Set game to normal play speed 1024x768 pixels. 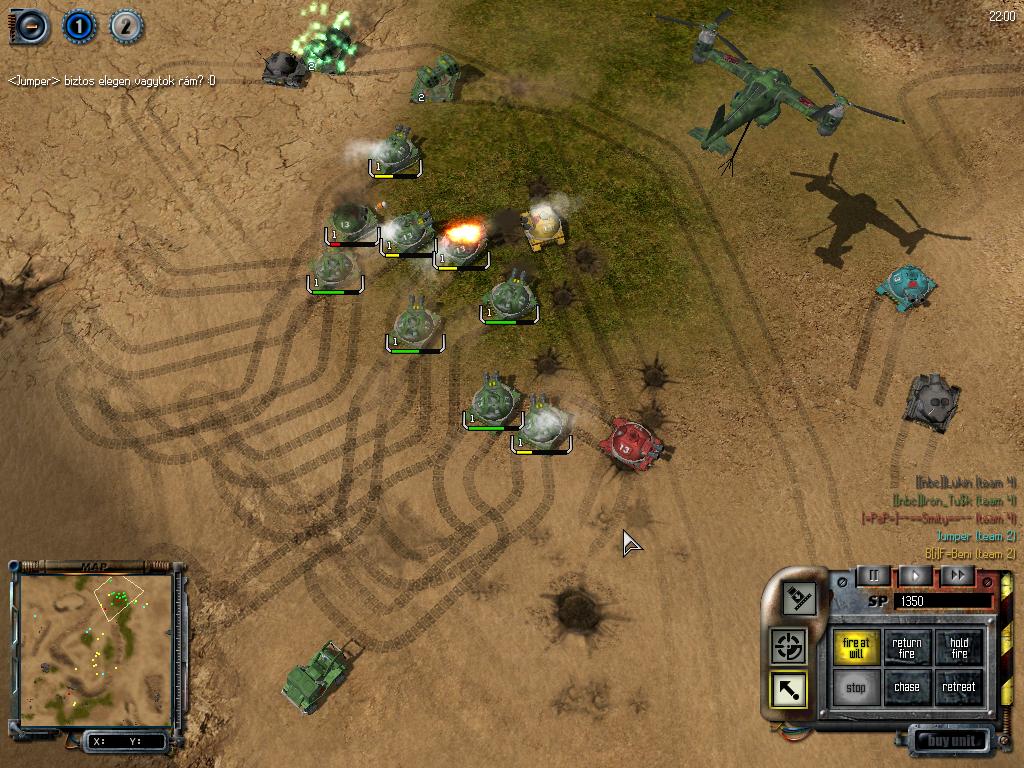[915, 575]
